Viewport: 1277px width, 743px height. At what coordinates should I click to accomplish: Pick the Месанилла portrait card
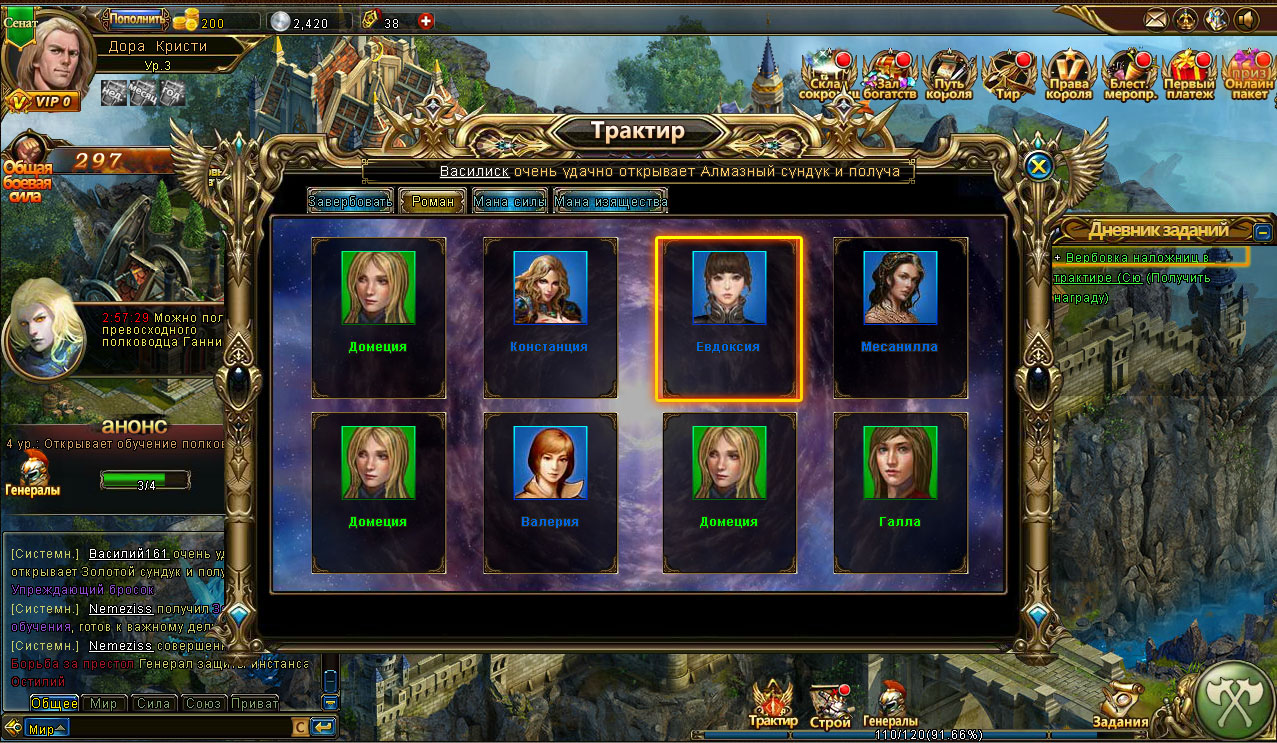coord(900,317)
